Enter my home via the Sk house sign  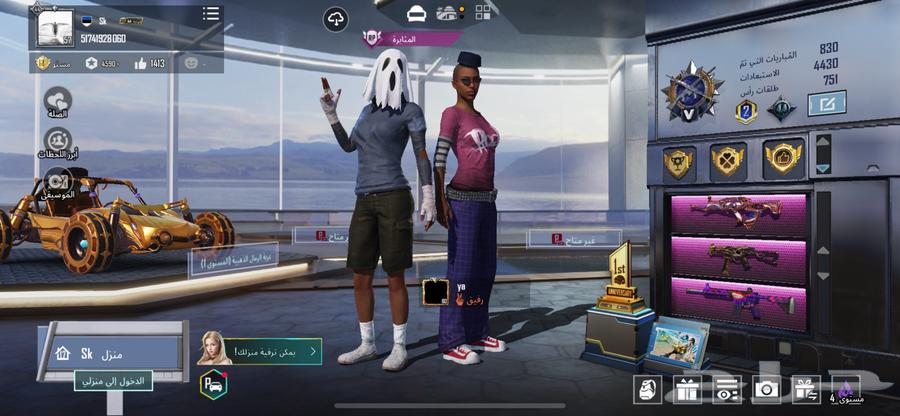pos(112,352)
